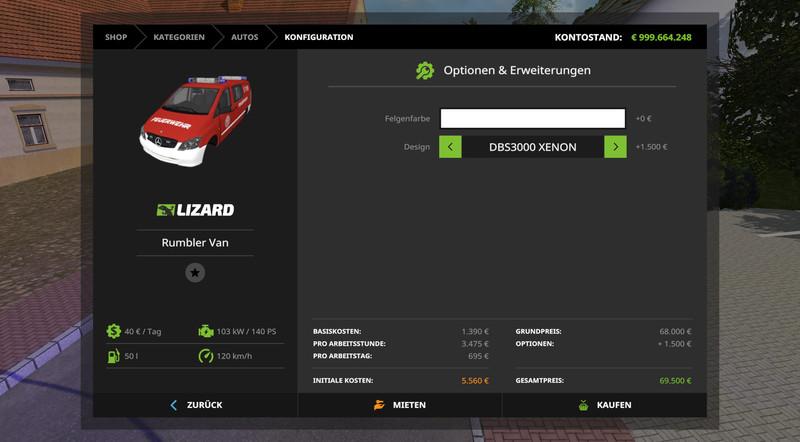Select the Rumbler Van preview image
Viewport: 800px width, 442px height.
click(194, 124)
